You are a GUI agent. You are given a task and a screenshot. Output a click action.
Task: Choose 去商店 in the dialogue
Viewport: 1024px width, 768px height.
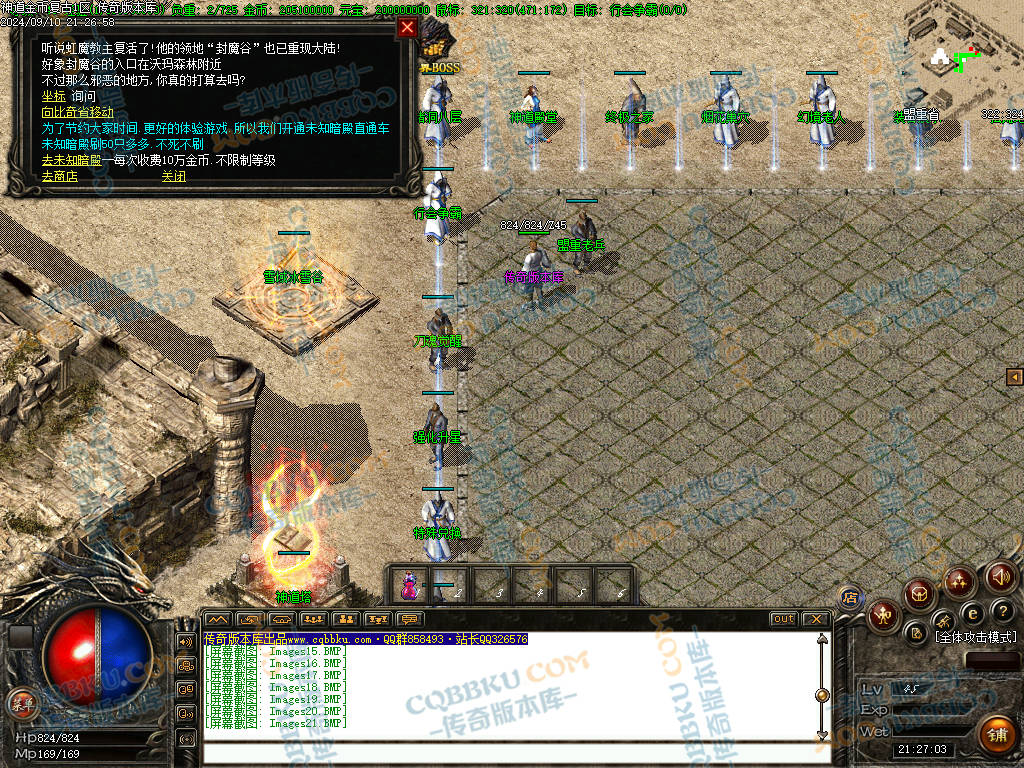59,176
